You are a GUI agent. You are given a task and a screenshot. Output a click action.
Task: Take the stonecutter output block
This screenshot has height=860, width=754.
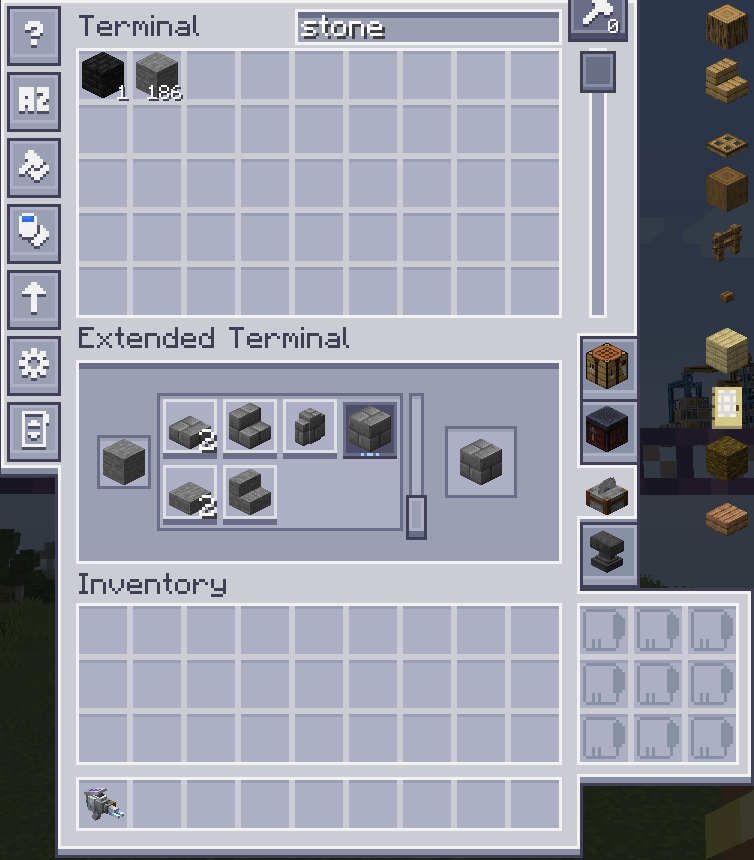[x=480, y=462]
